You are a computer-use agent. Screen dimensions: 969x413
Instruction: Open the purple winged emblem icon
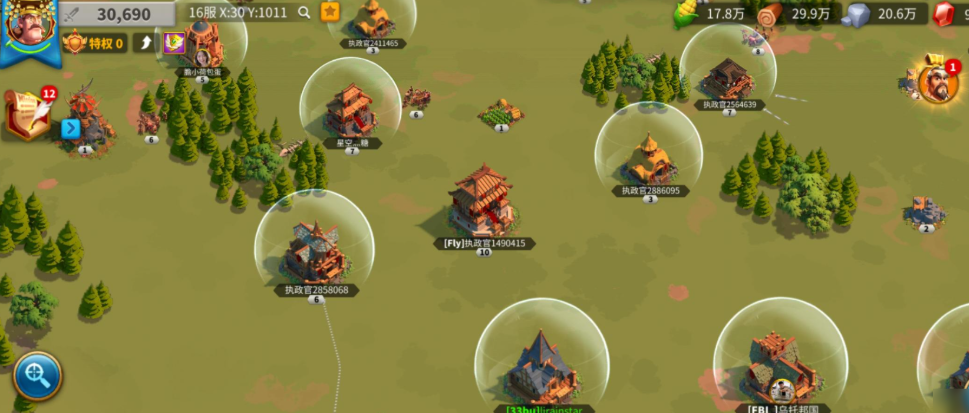click(174, 43)
